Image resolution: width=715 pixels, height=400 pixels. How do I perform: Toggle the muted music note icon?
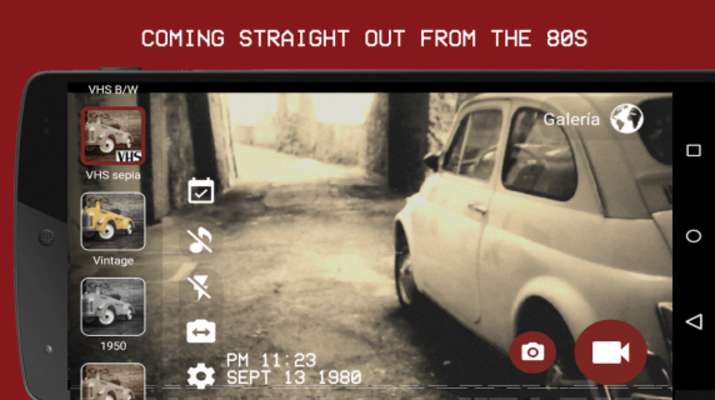point(201,240)
